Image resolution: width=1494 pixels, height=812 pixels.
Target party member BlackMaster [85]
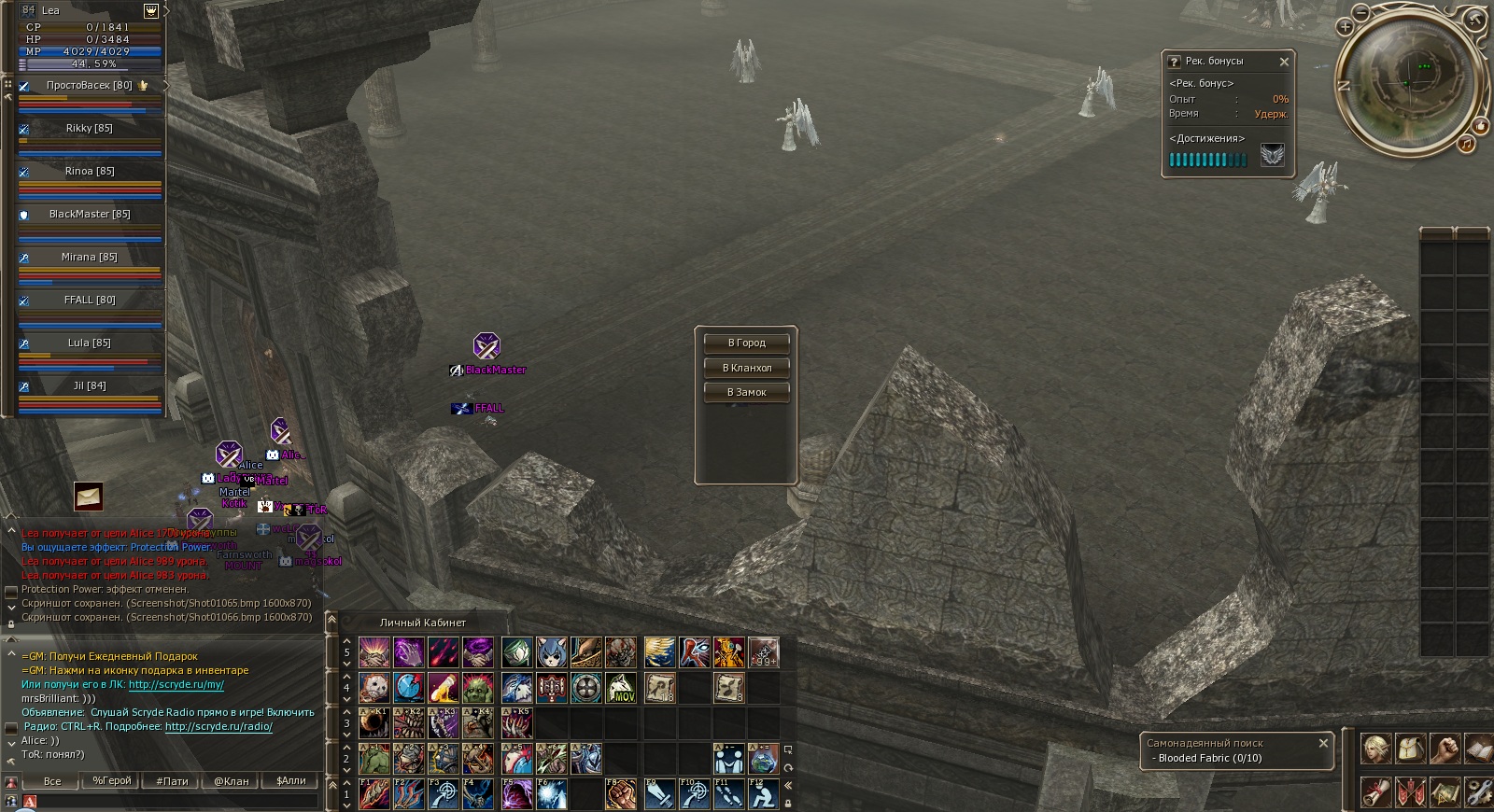click(x=90, y=214)
